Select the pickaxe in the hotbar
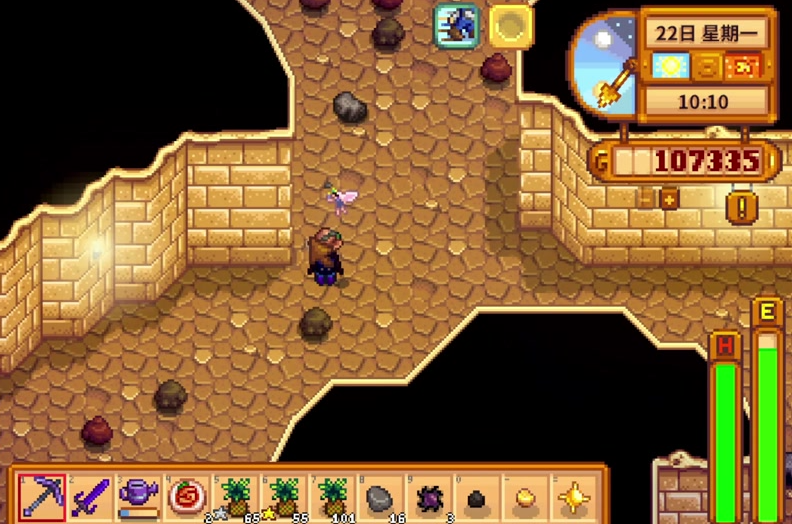 tap(43, 495)
